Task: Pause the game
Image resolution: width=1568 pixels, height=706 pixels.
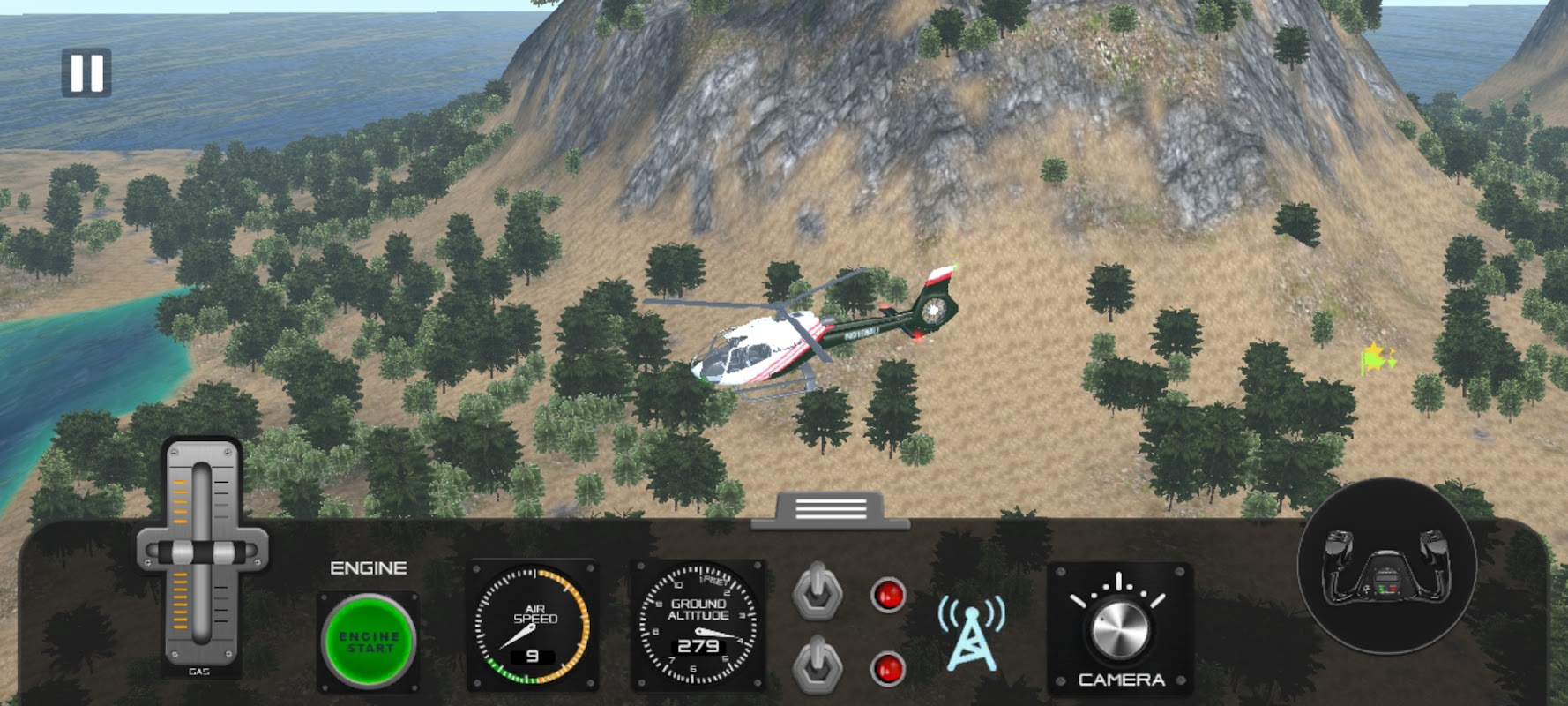Action: point(86,72)
